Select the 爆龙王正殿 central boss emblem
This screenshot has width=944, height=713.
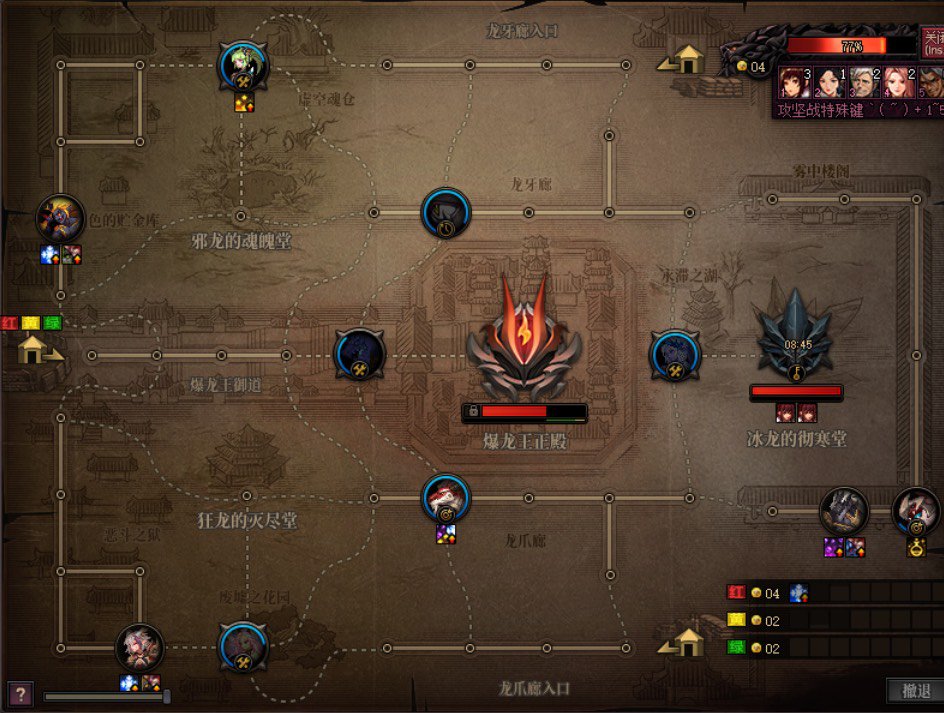click(524, 338)
